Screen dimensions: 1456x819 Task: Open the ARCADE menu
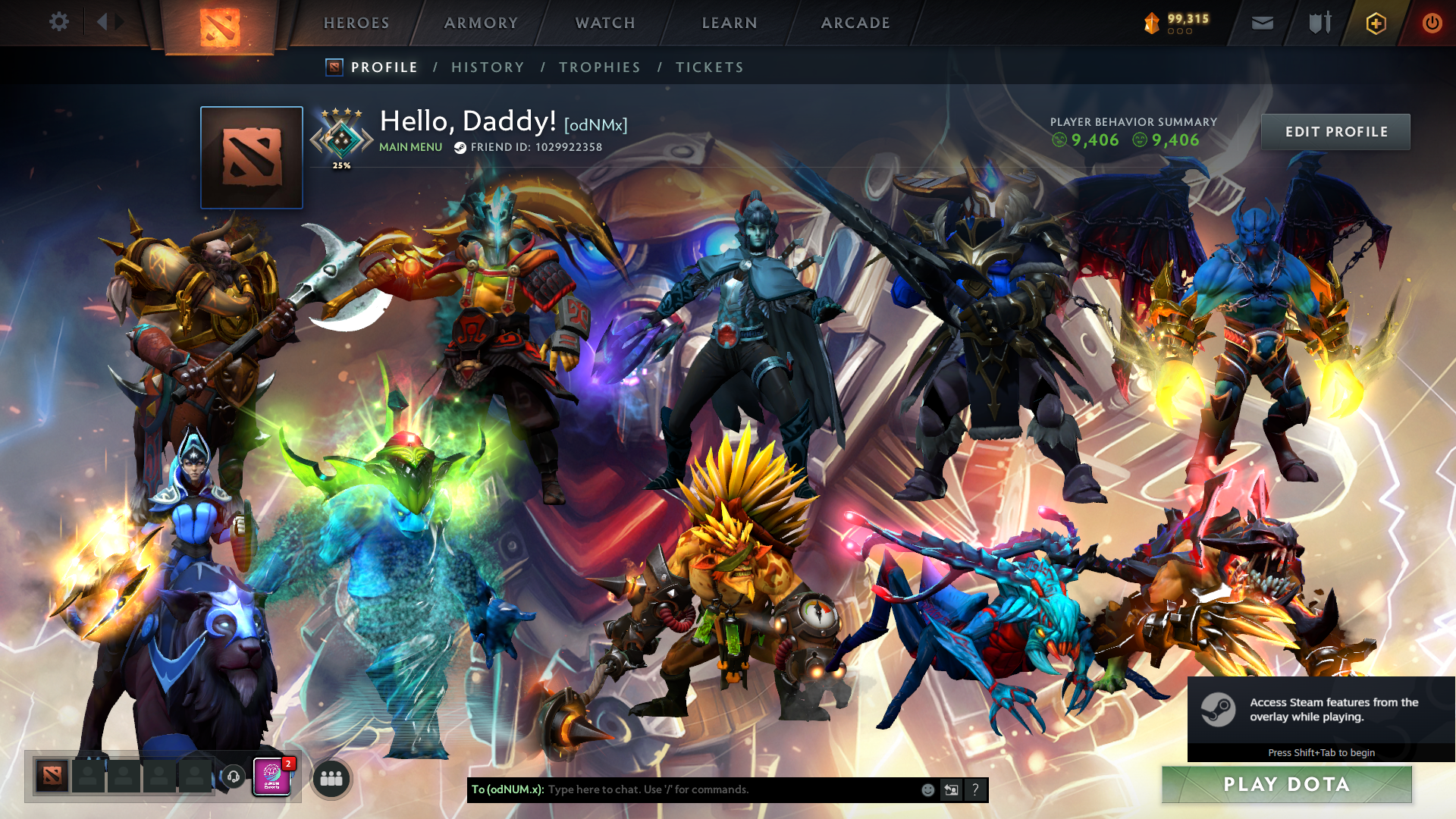pos(855,23)
